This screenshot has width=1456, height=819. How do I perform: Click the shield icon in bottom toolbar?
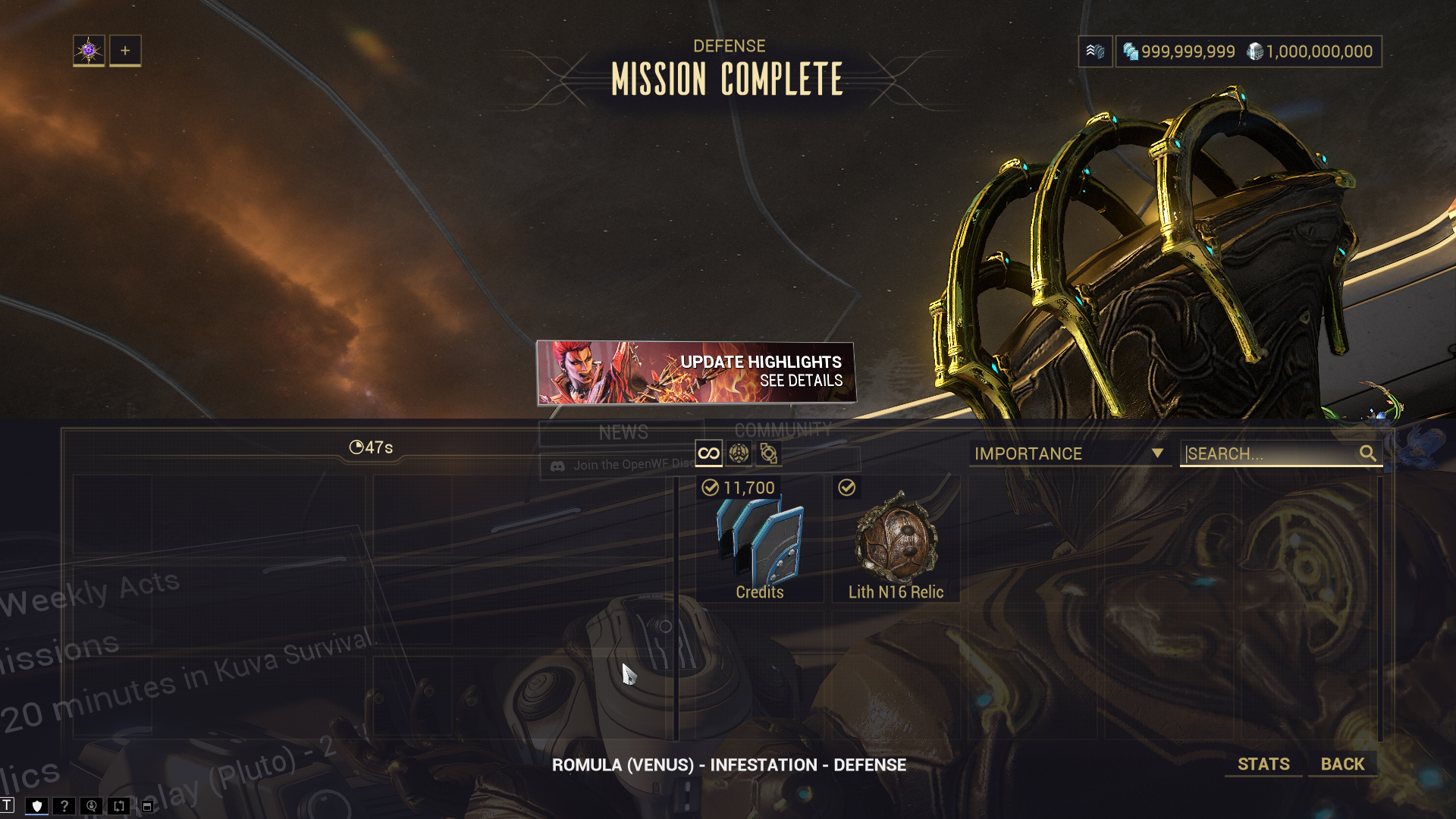(x=36, y=806)
